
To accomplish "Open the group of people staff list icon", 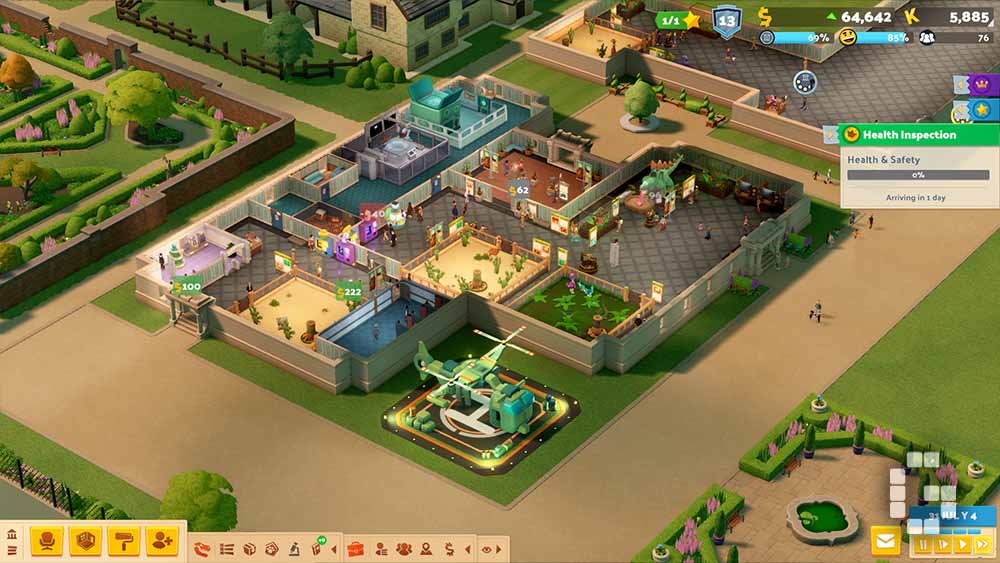I will click(403, 549).
